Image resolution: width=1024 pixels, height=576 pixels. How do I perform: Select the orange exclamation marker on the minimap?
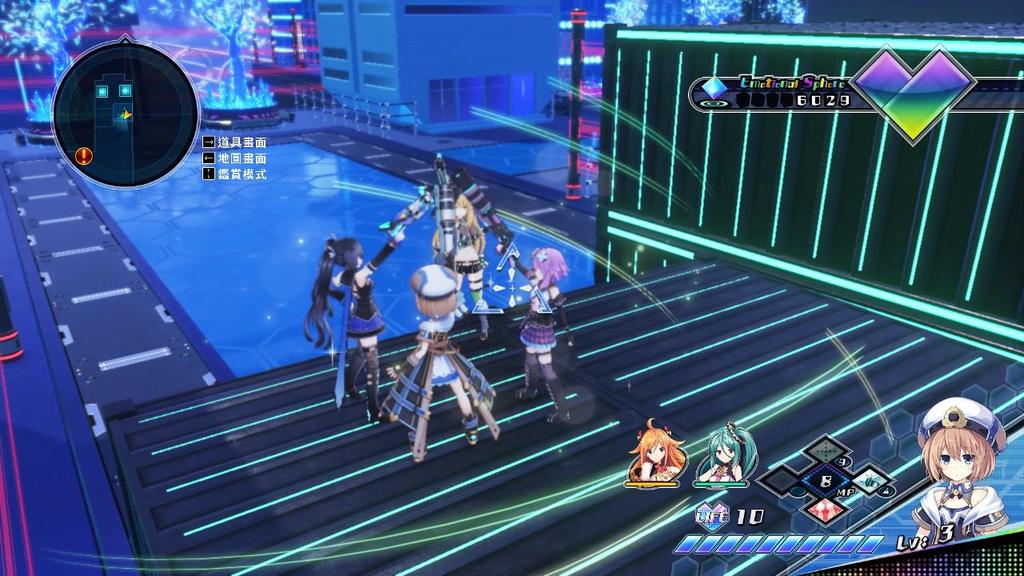coord(84,155)
